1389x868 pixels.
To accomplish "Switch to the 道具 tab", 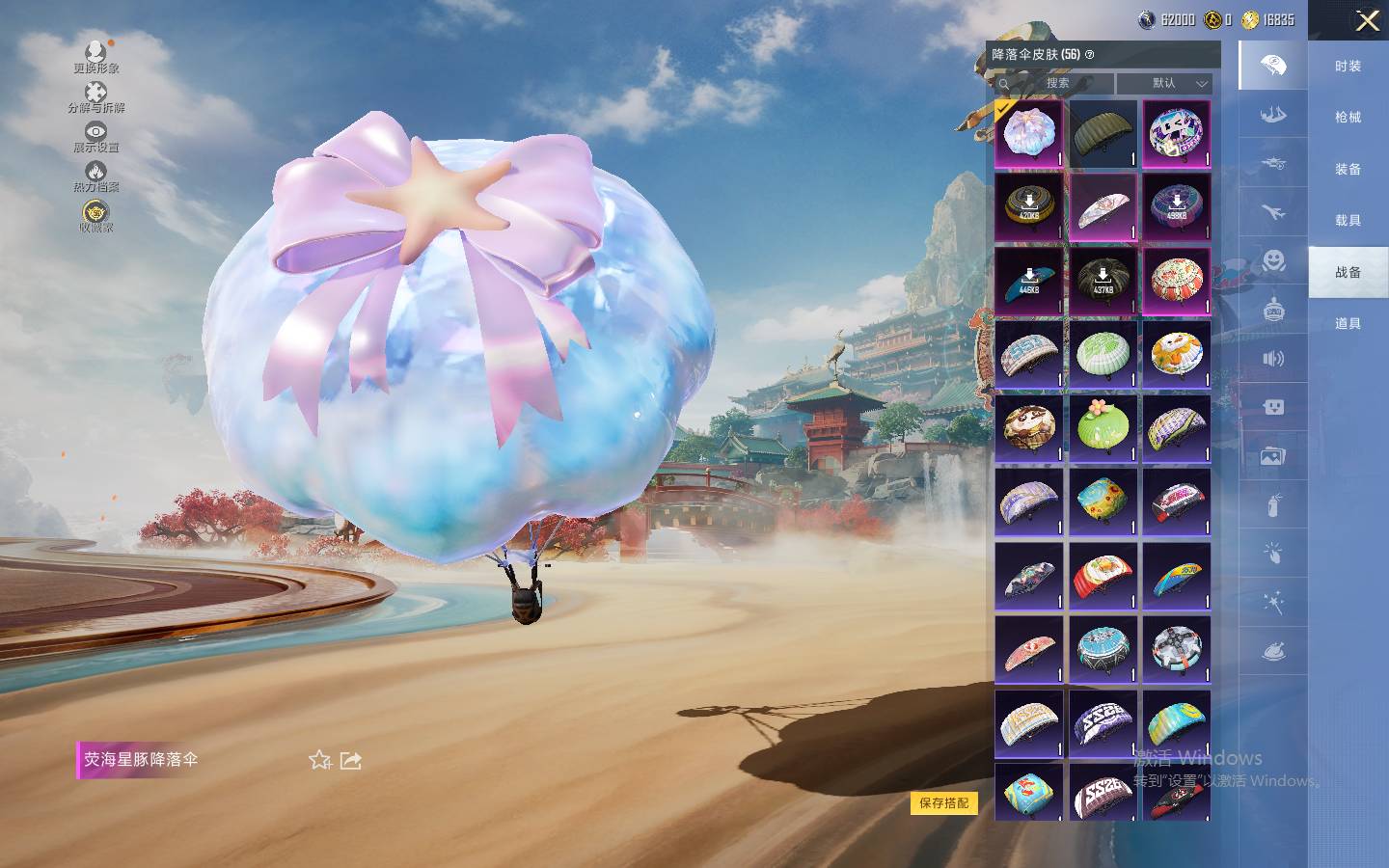I will (1348, 323).
